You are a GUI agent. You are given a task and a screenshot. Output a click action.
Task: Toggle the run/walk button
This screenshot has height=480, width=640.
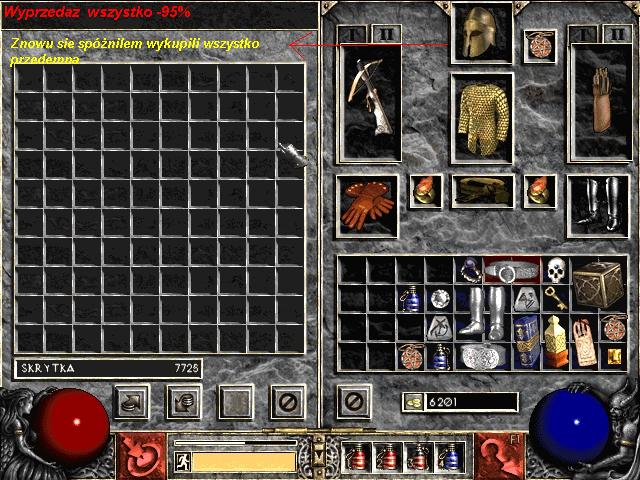click(183, 461)
